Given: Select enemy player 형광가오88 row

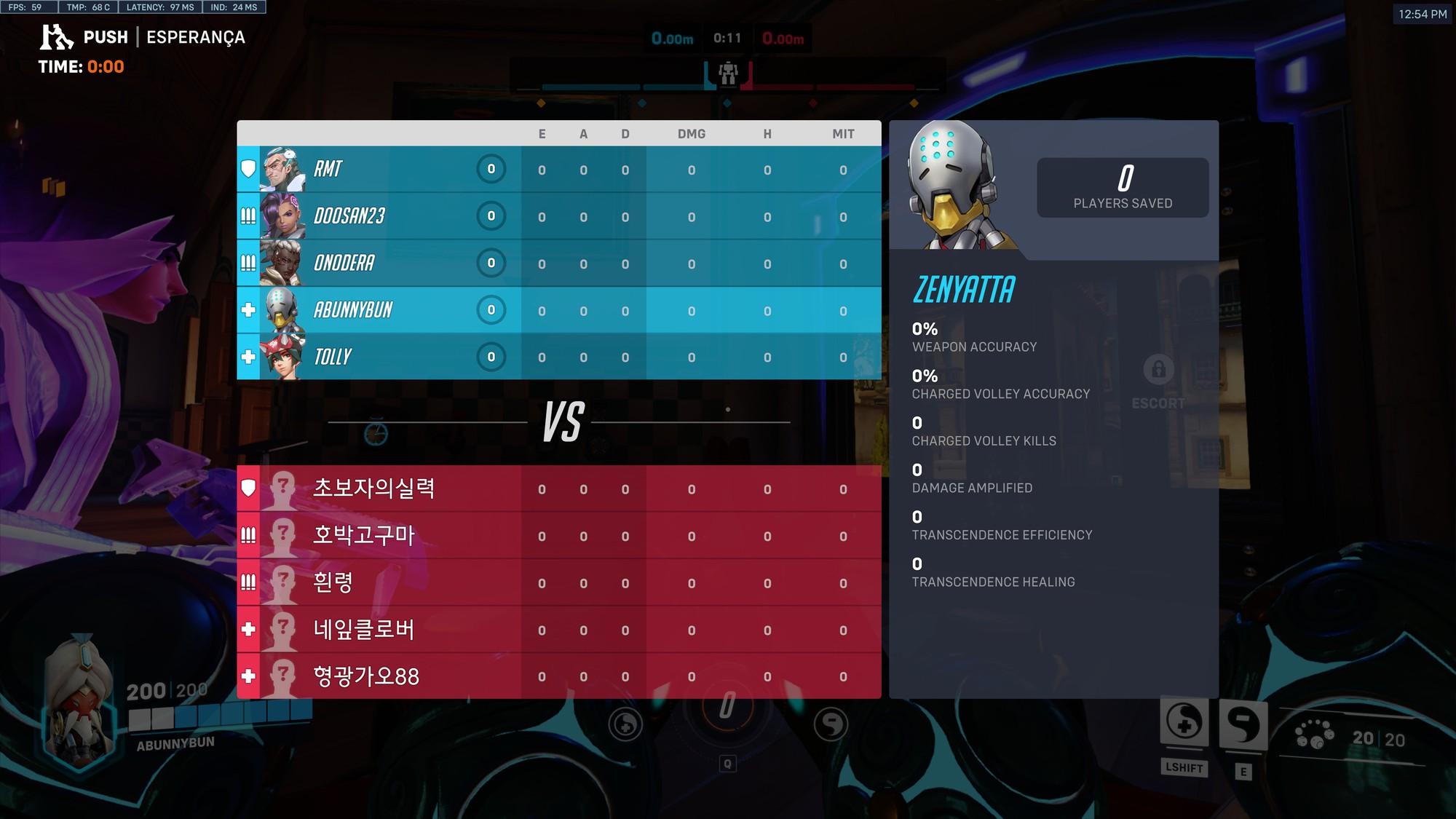Looking at the screenshot, I should pos(558,676).
